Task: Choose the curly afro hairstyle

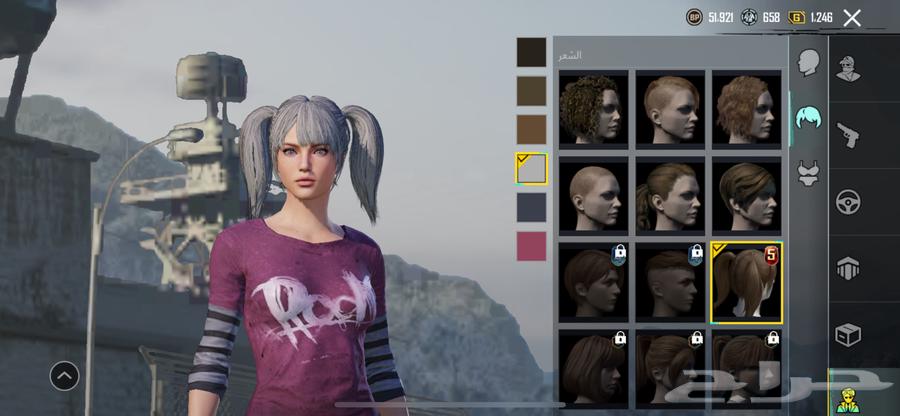Action: [593, 107]
